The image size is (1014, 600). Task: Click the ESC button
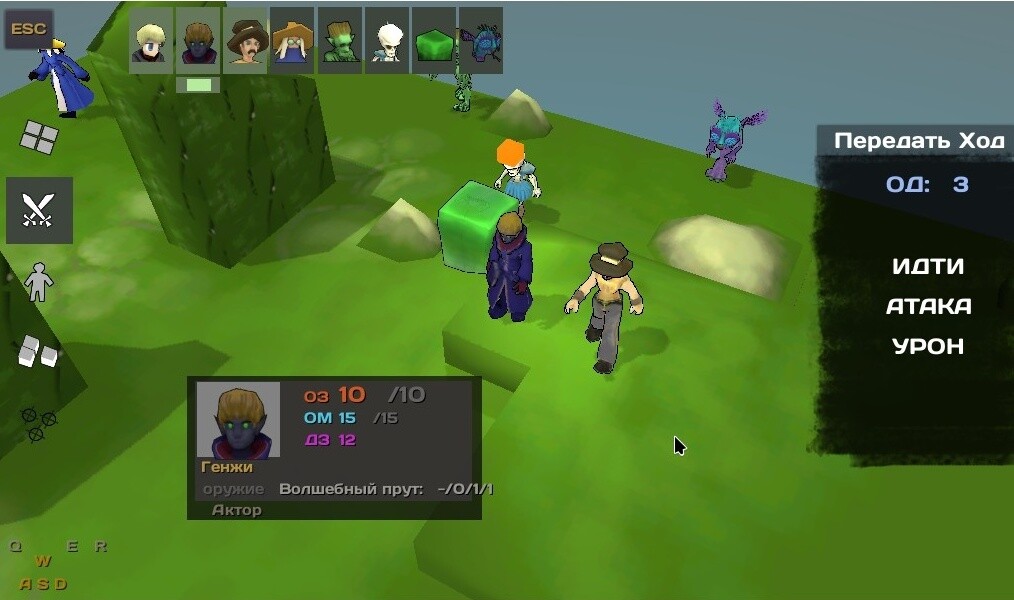[29, 29]
